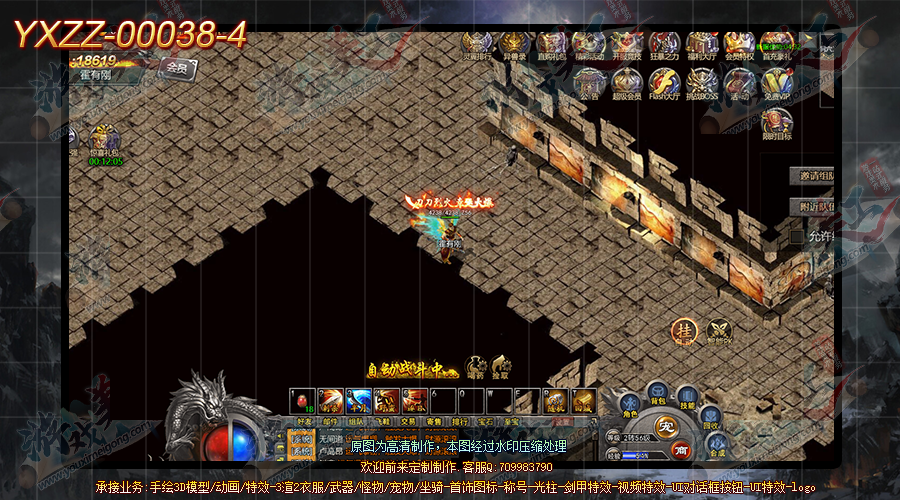Viewport: 900px width, 500px height.
Task: Open the Flash大厅 icon
Action: [664, 85]
